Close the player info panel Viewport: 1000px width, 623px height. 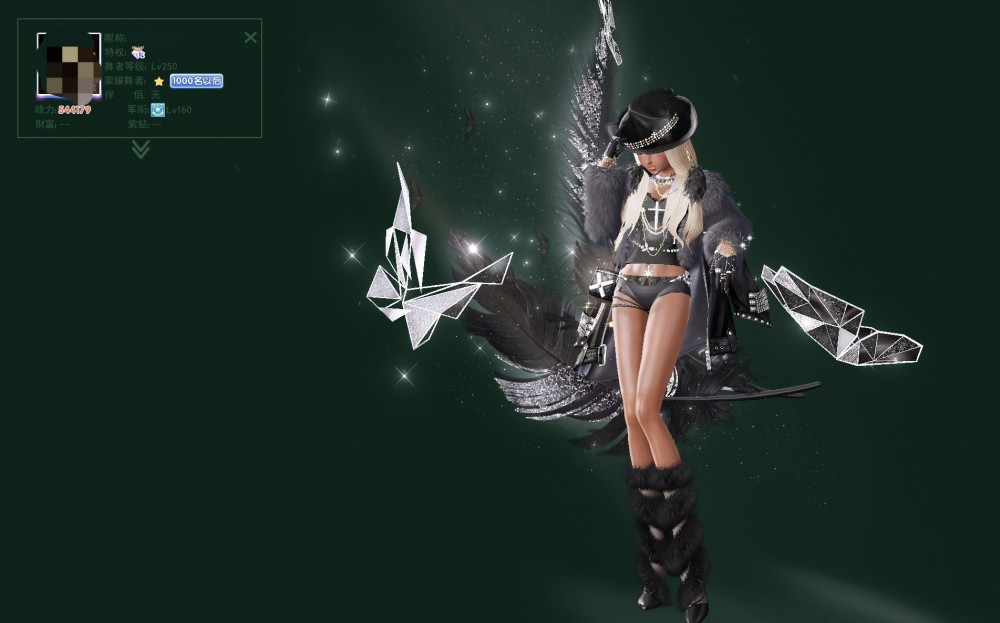click(250, 37)
